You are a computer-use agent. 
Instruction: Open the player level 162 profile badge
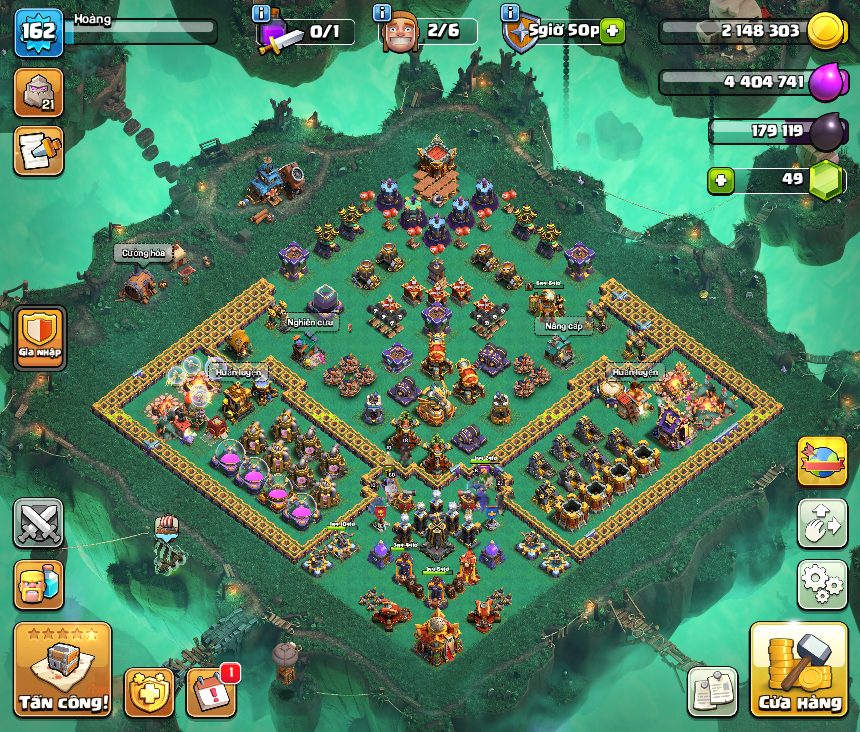[38, 32]
